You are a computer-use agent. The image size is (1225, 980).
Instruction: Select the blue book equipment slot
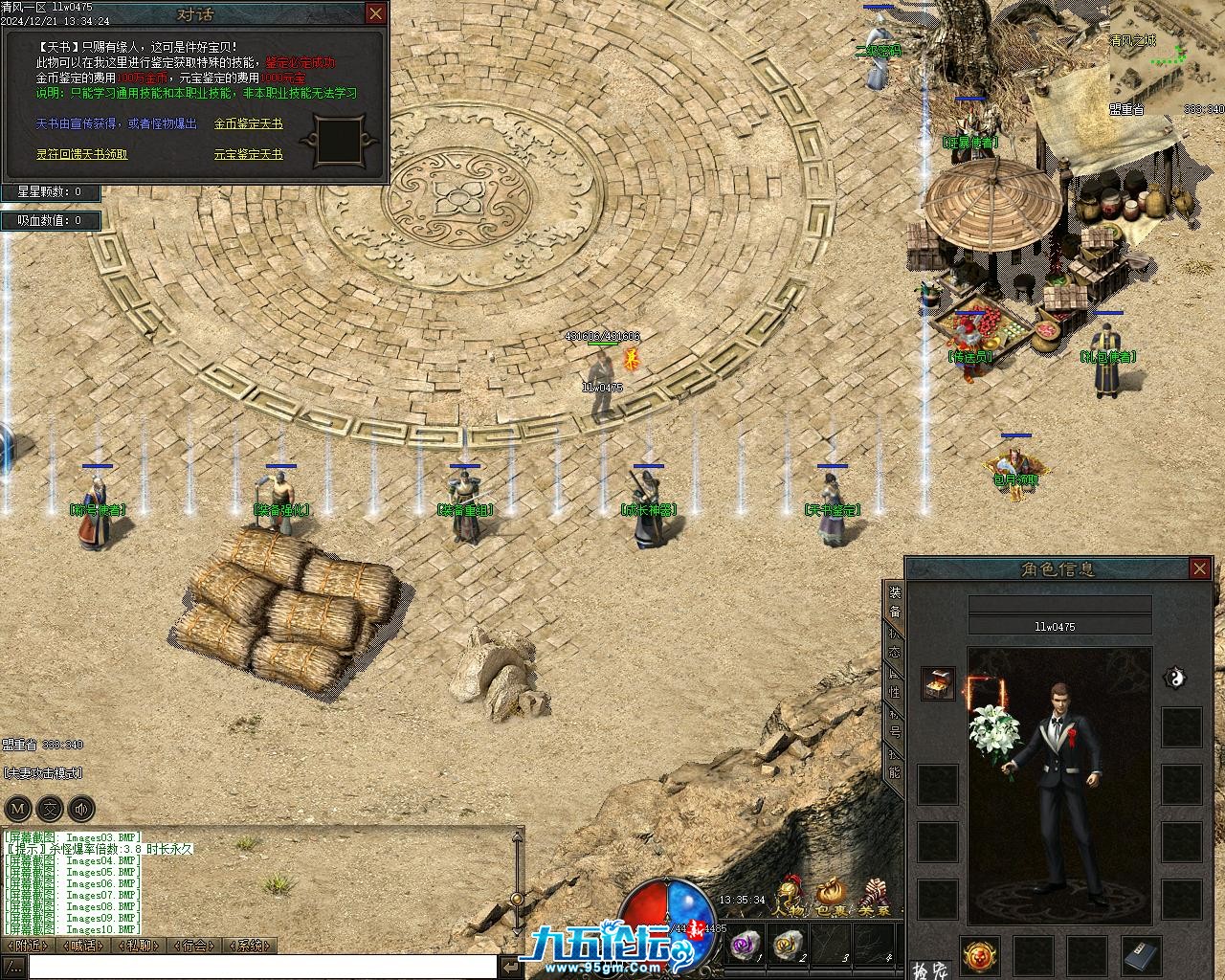[1141, 954]
